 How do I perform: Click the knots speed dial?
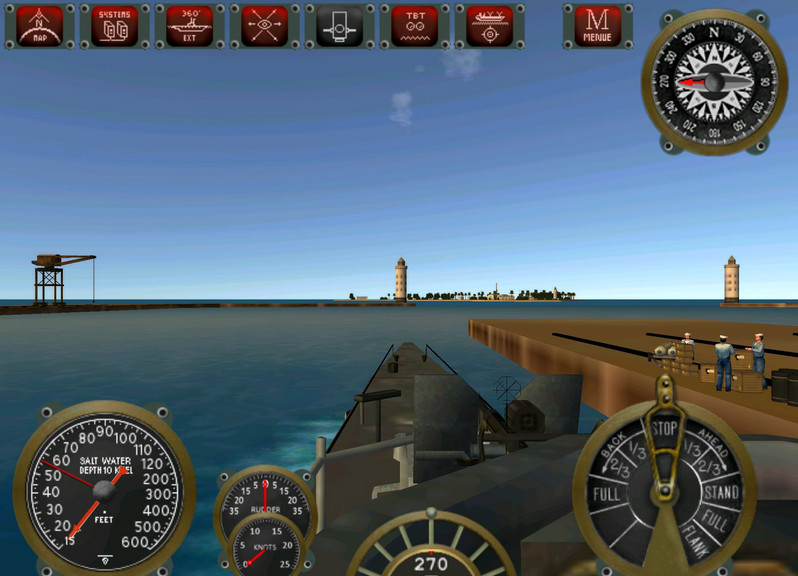(x=265, y=547)
